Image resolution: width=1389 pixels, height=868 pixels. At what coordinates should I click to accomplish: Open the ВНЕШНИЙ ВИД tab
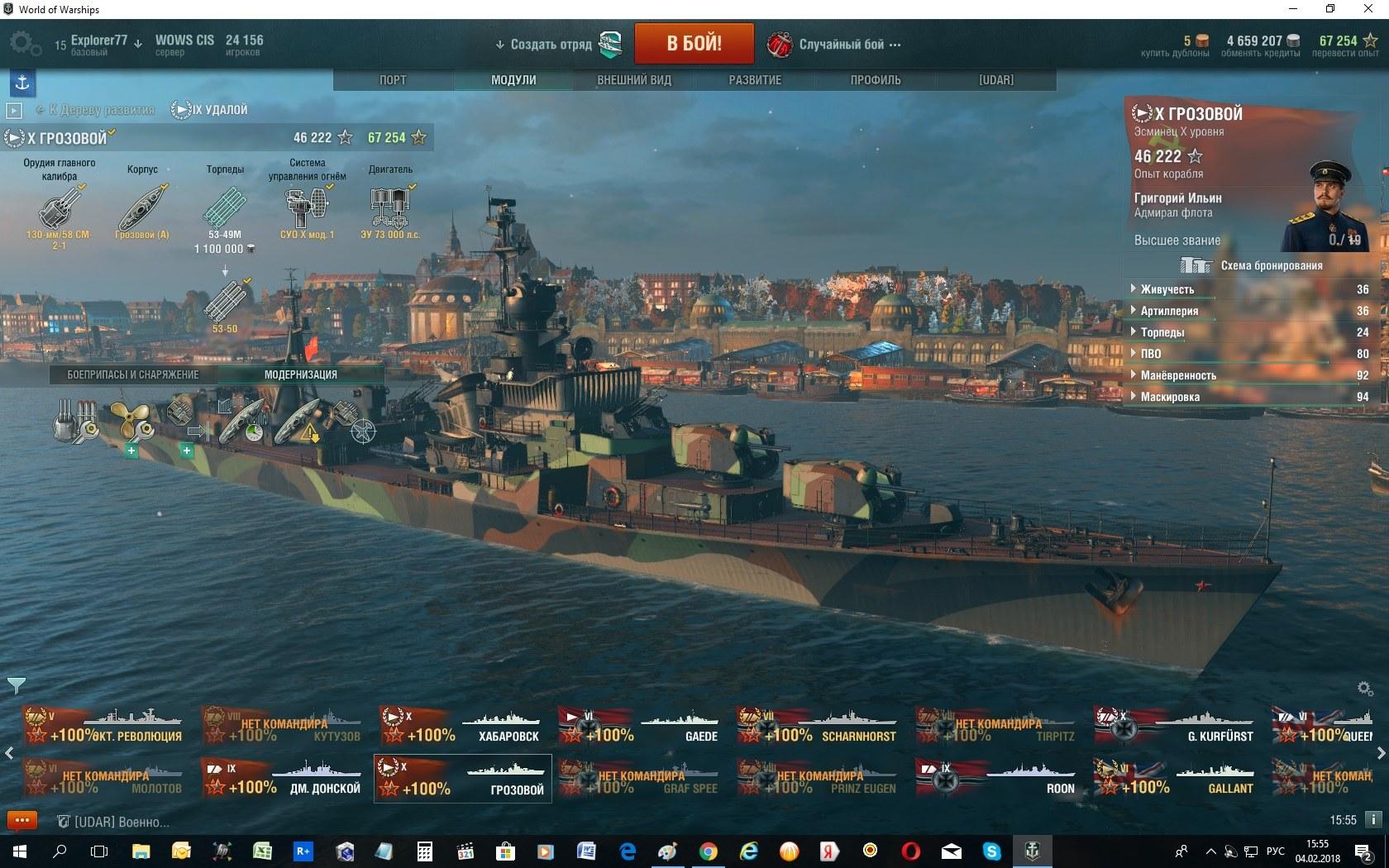tap(634, 80)
